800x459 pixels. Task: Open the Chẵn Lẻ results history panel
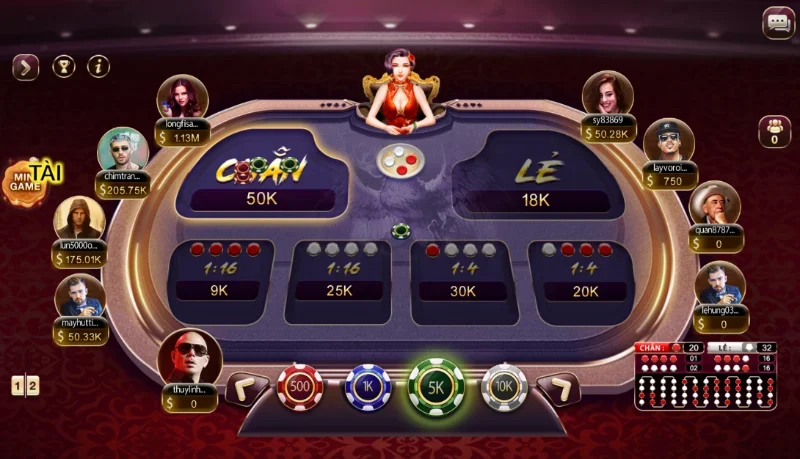click(x=704, y=376)
